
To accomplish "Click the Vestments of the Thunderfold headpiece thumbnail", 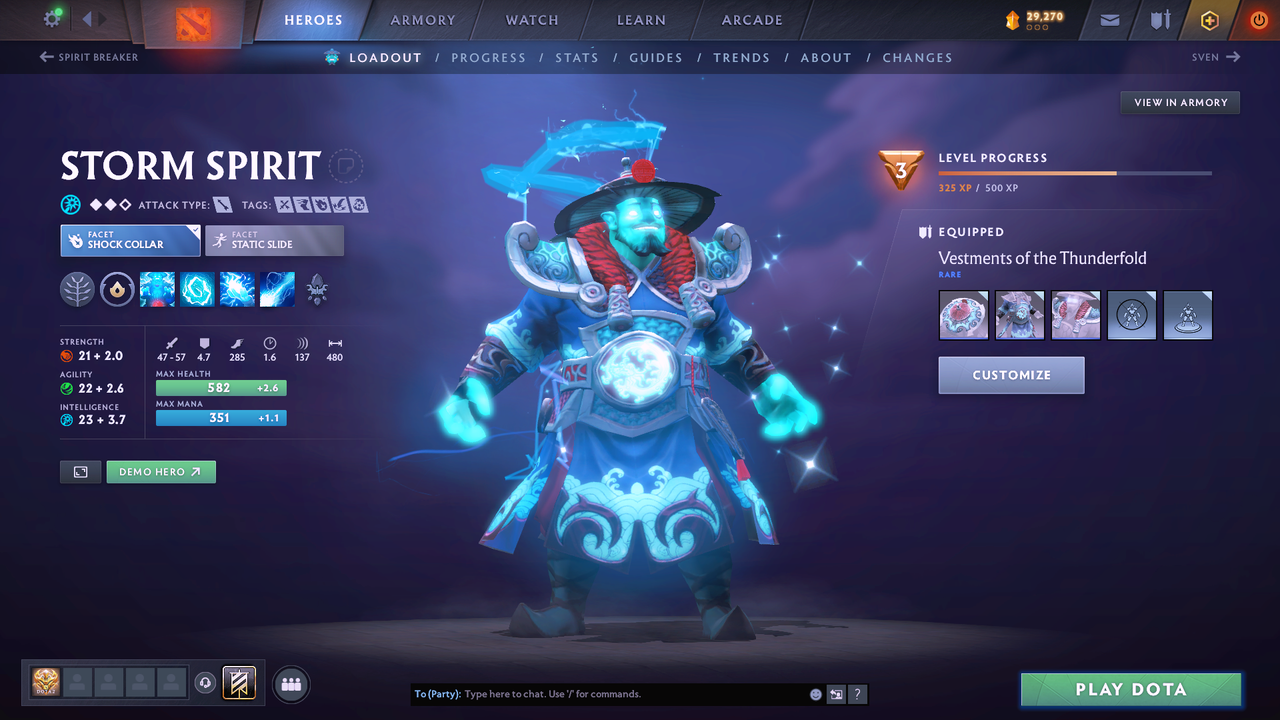I will (x=963, y=315).
